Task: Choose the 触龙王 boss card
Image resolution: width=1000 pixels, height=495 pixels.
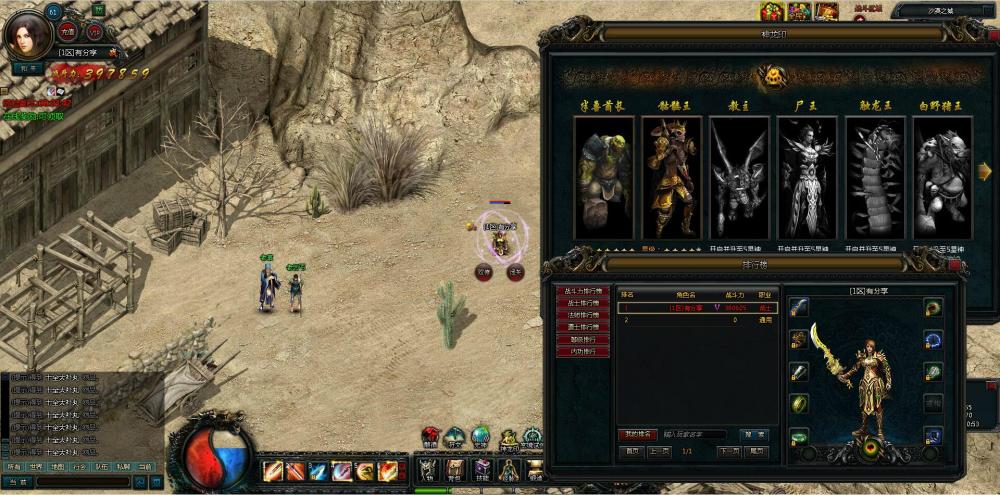Action: (x=875, y=177)
